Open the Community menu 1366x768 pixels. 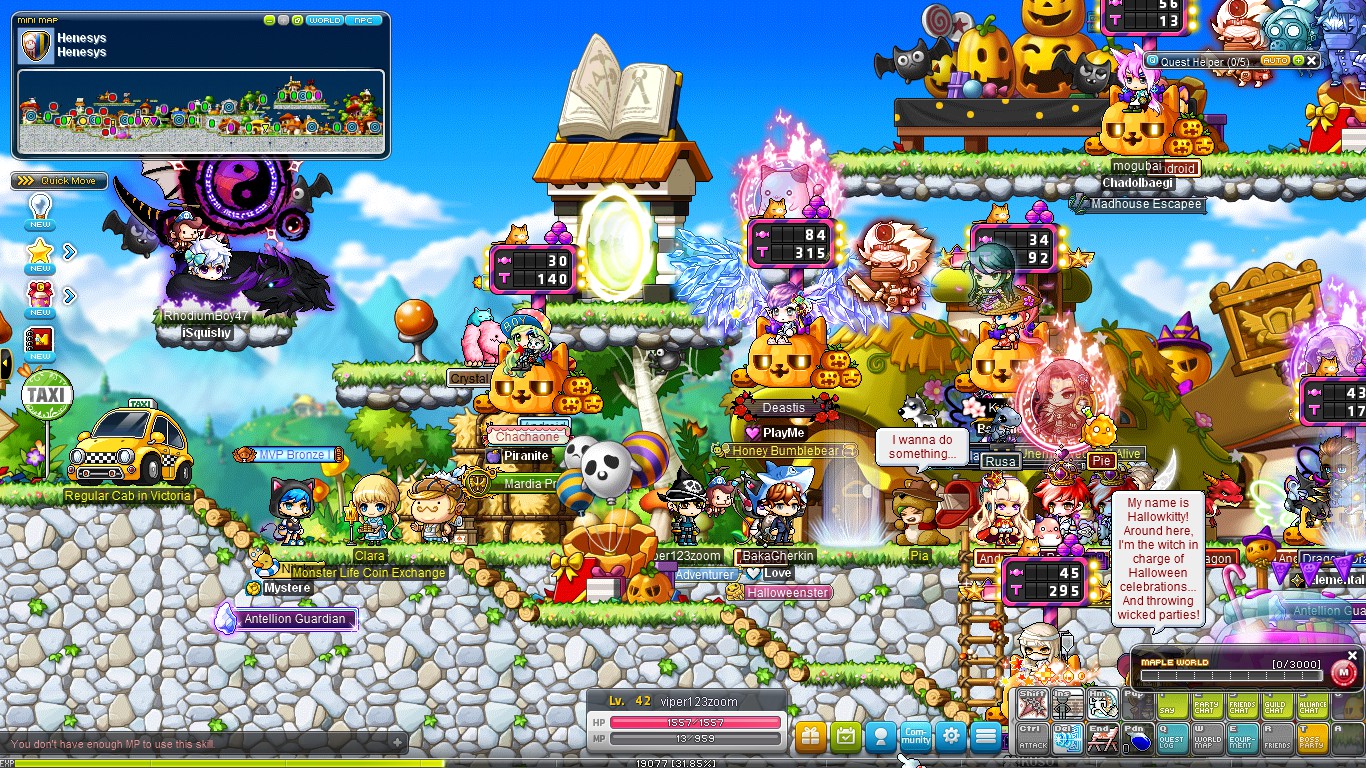916,737
